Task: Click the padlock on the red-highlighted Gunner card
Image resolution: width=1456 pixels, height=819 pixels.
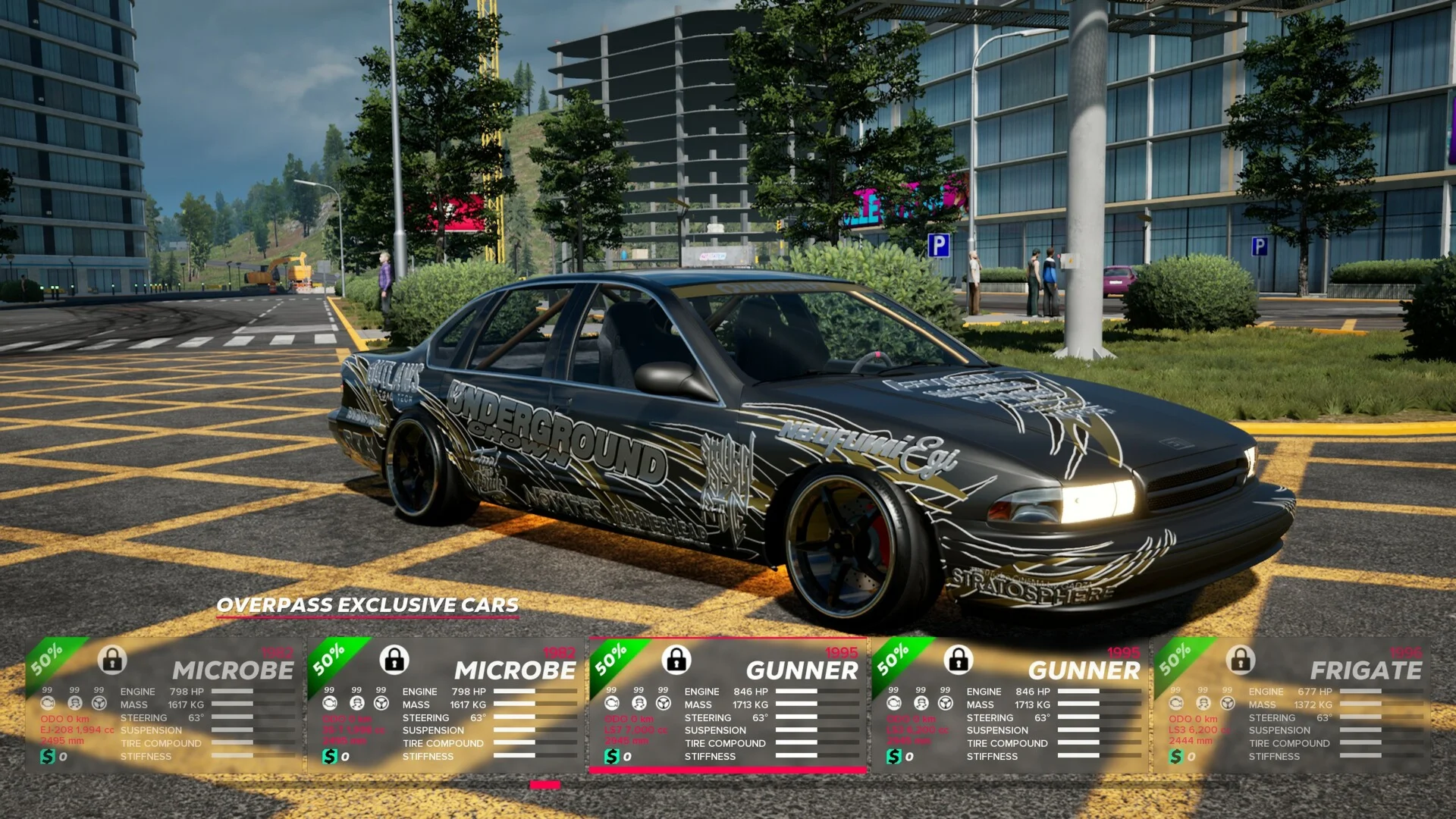Action: [676, 660]
